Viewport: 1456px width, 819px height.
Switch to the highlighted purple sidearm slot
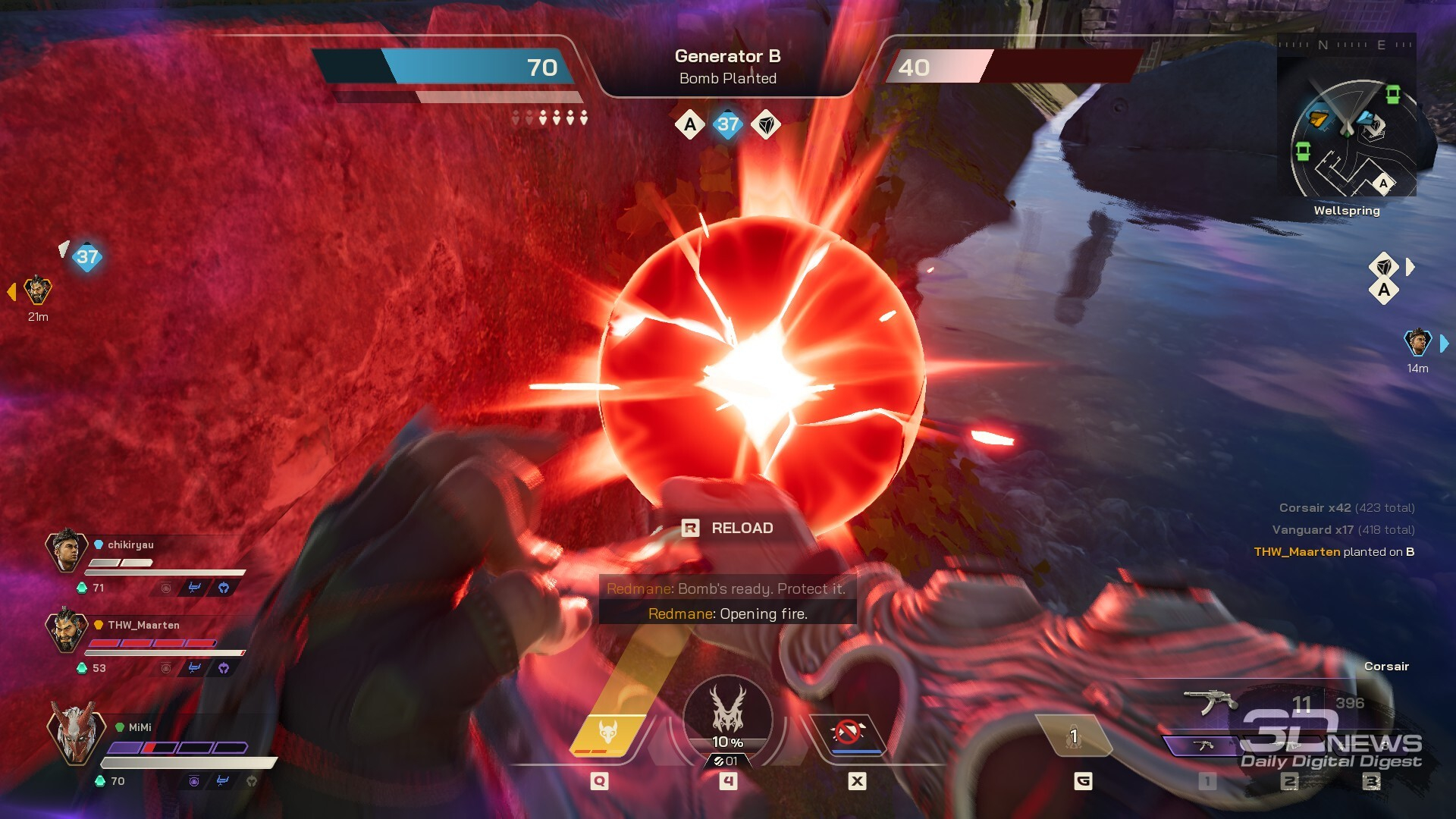[x=1203, y=745]
